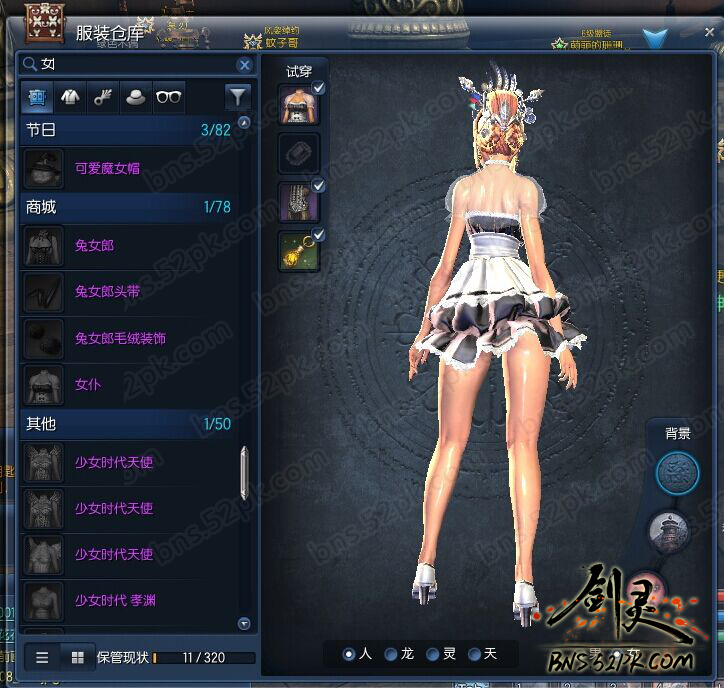724x688 pixels.
Task: Switch to the outfit clothing tab
Action: 70,97
